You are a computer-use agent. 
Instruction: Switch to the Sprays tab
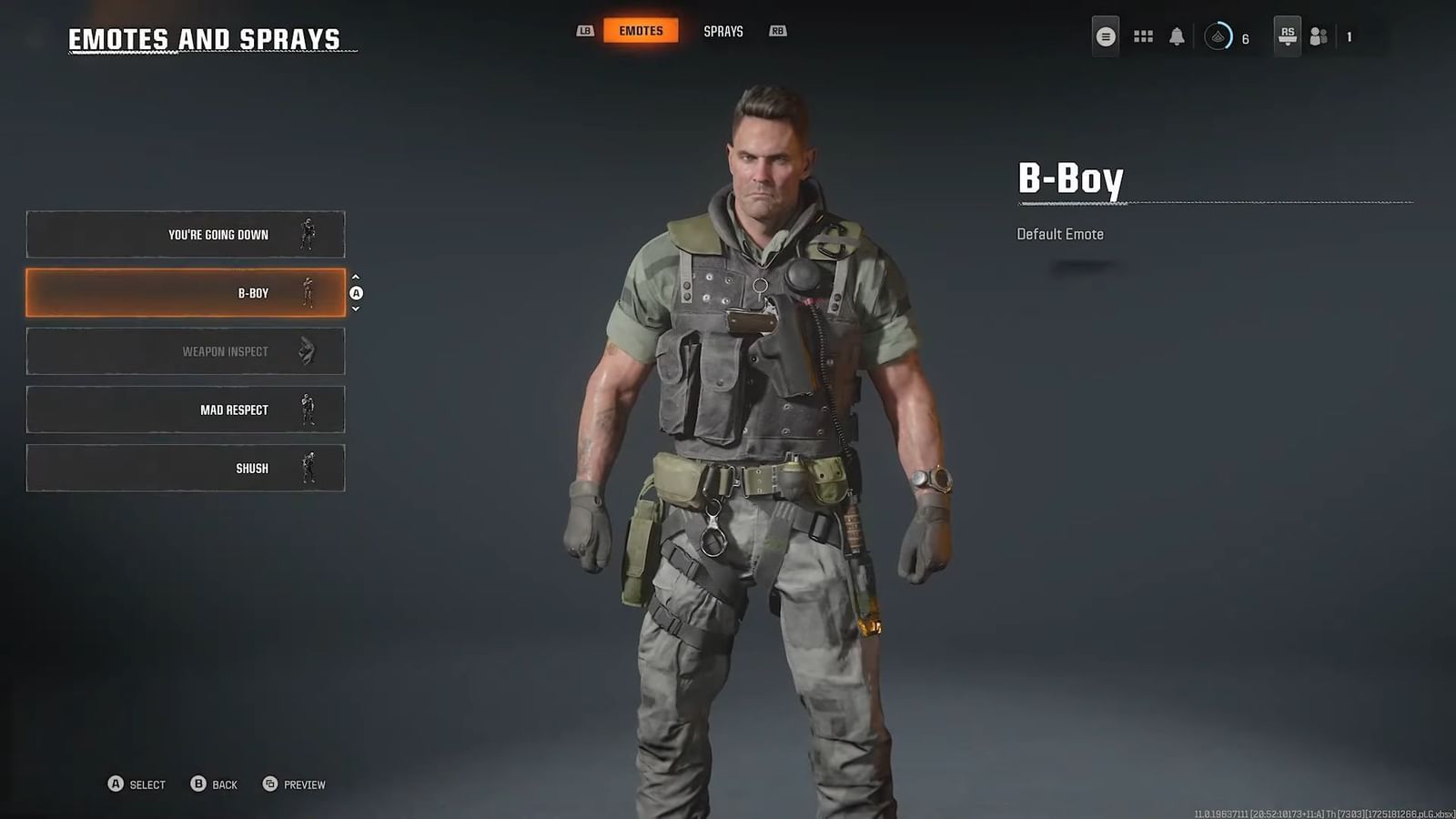tap(723, 30)
